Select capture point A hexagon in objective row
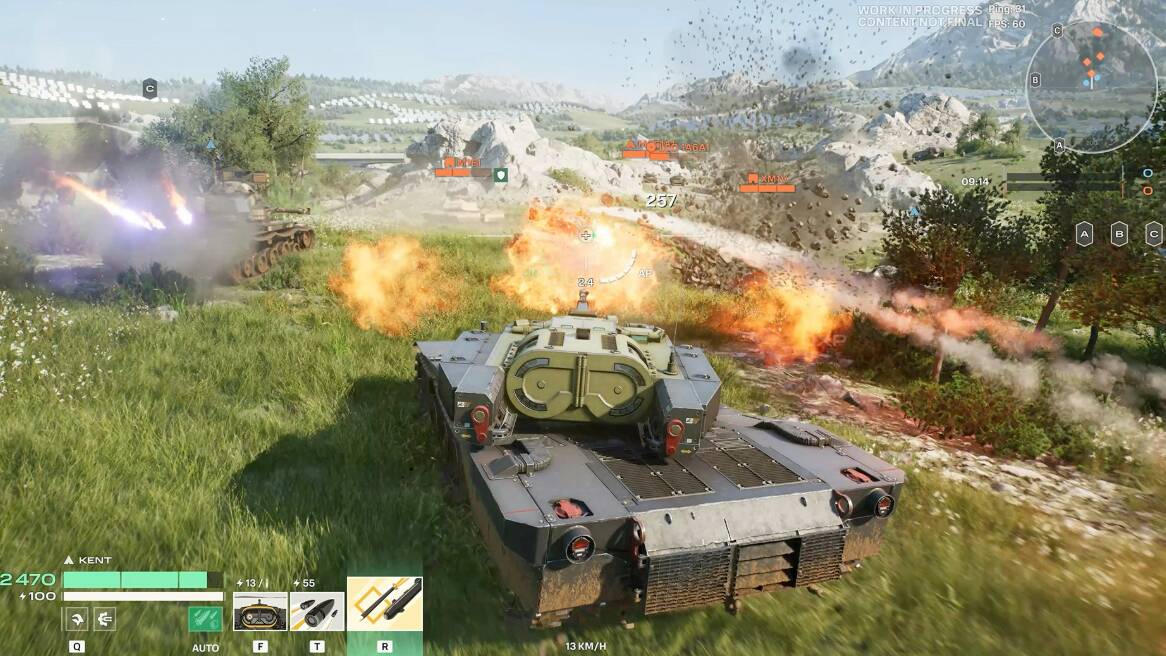The width and height of the screenshot is (1166, 656). click(1084, 234)
